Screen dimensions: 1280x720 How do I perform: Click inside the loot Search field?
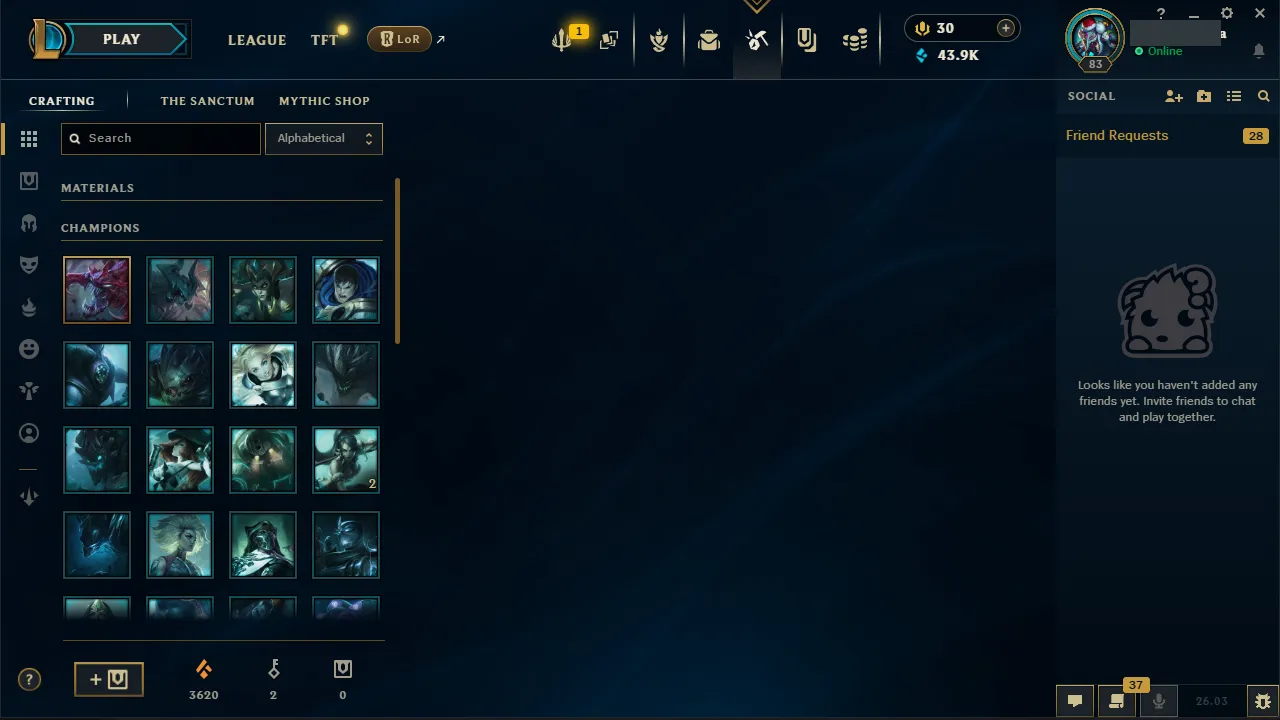[160, 138]
